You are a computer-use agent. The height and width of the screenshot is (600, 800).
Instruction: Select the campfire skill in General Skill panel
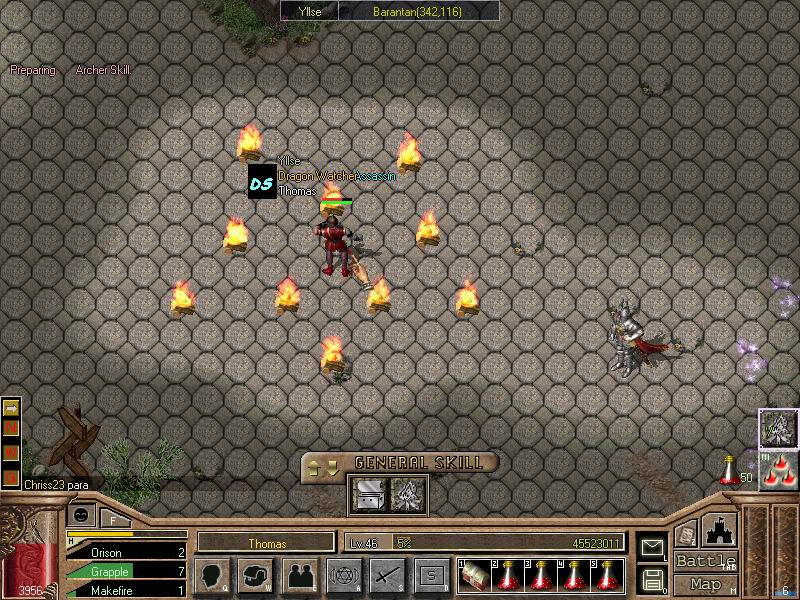[x=408, y=494]
